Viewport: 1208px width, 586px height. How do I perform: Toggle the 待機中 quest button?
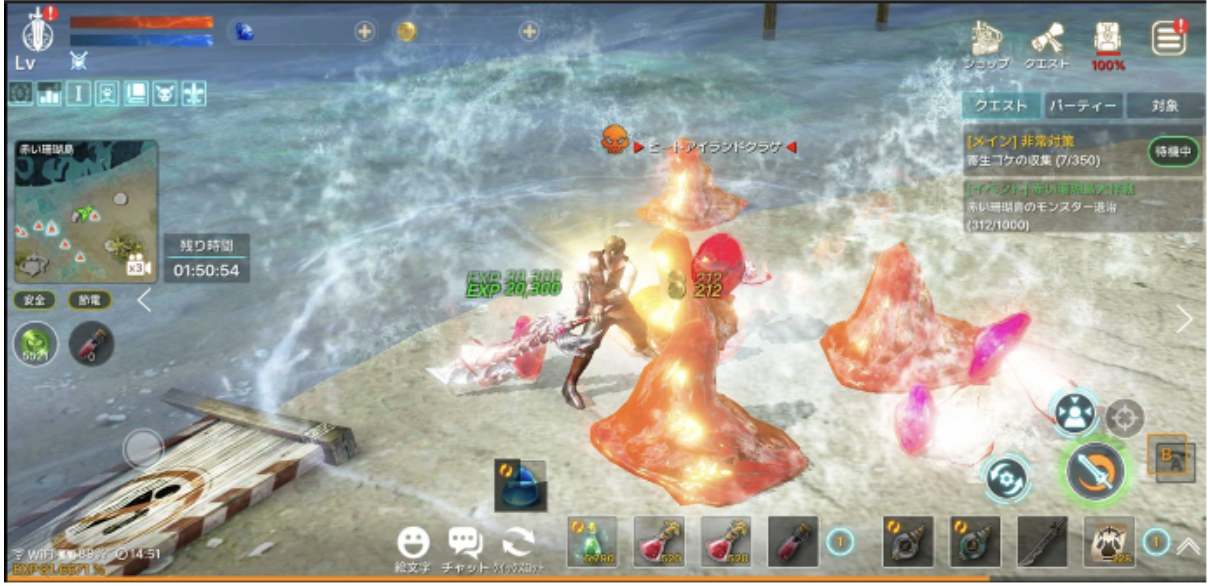(x=1172, y=152)
